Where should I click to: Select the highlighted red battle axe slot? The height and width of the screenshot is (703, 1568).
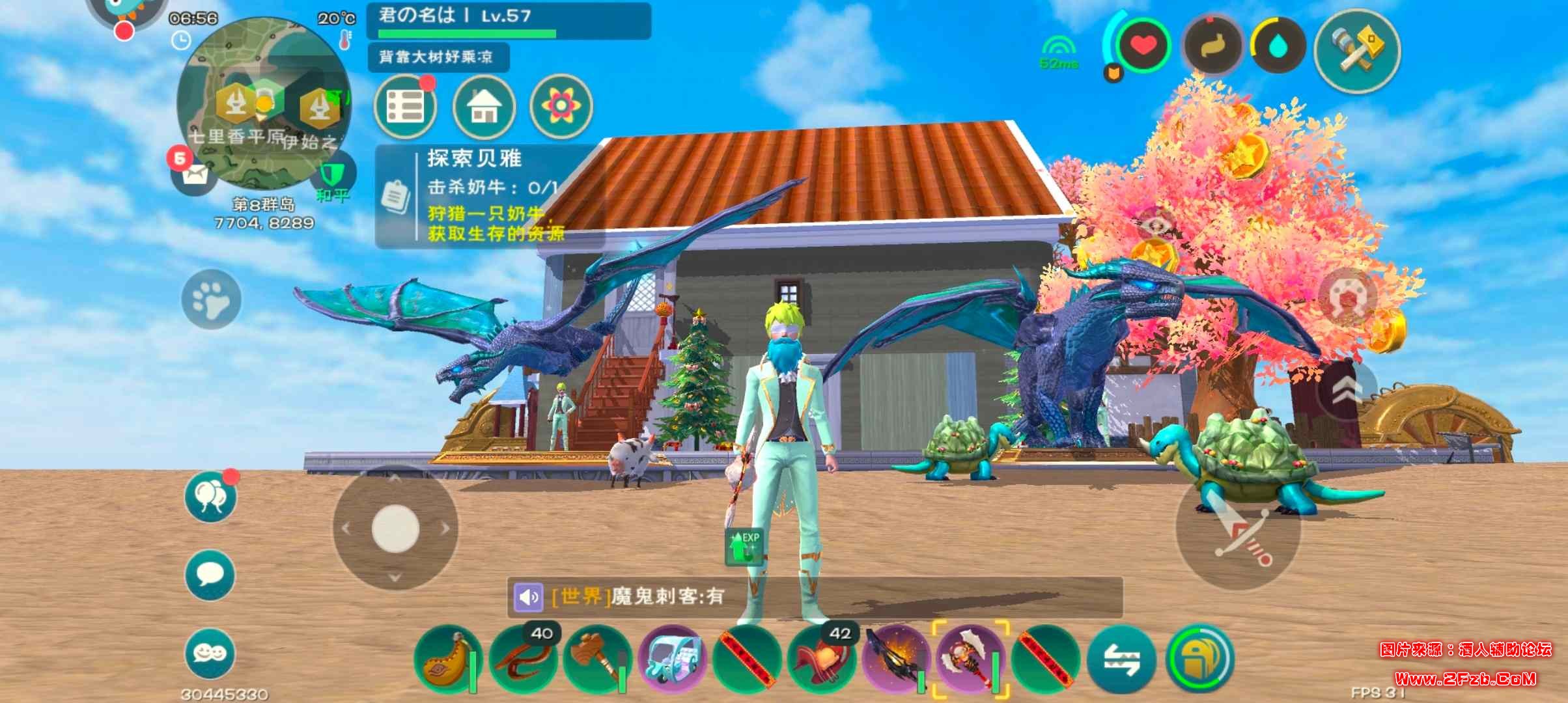tap(970, 659)
